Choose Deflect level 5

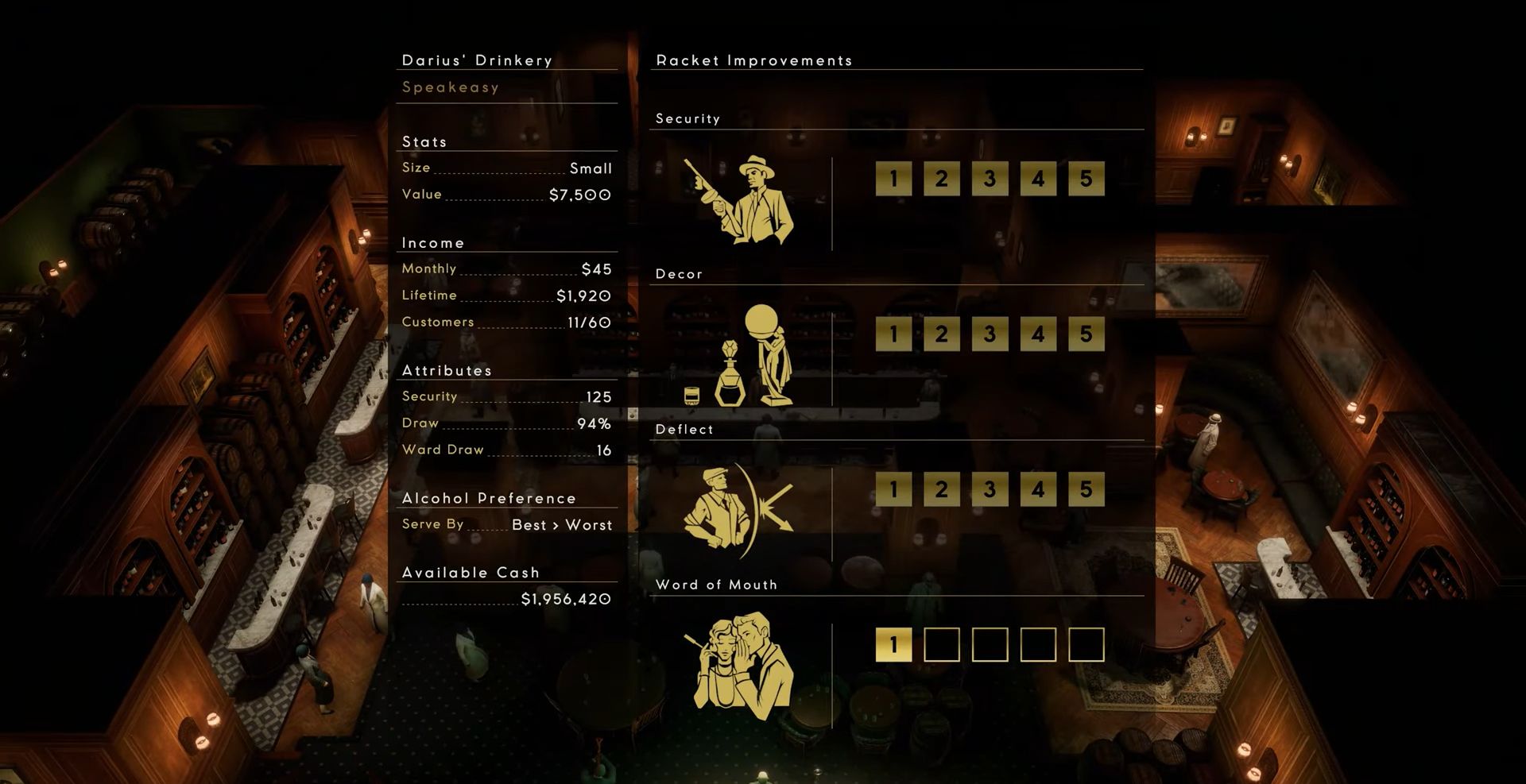[x=1086, y=489]
